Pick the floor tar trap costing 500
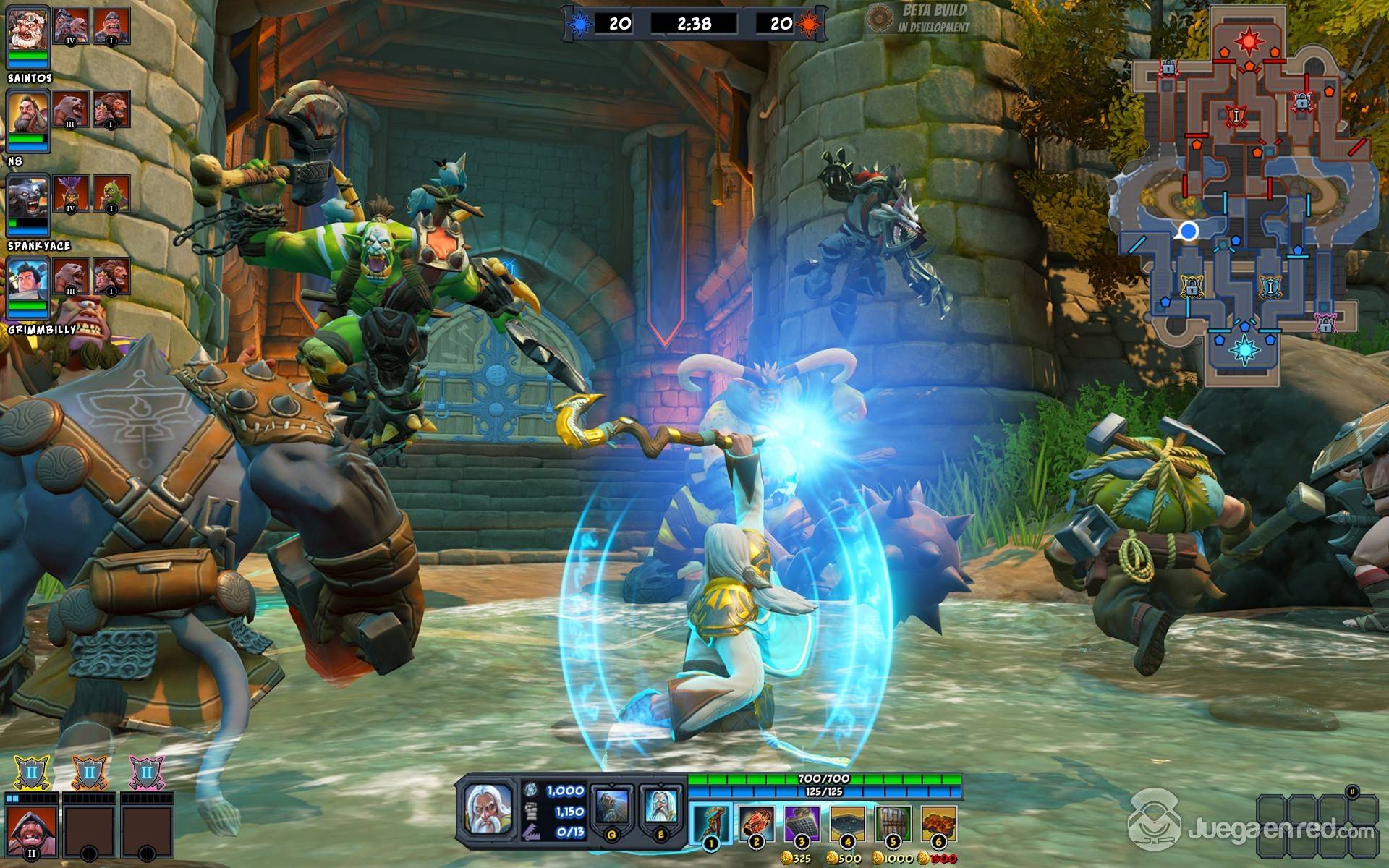This screenshot has width=1389, height=868. click(847, 825)
